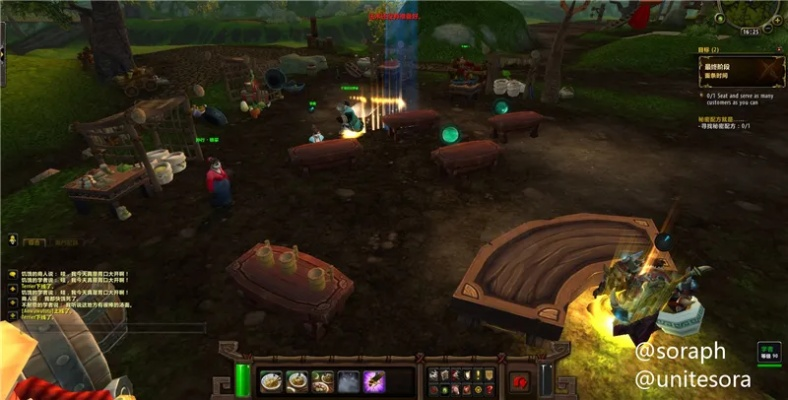This screenshot has height=400, width=788.
Task: Select the grey smoke ability slot
Action: (x=348, y=381)
